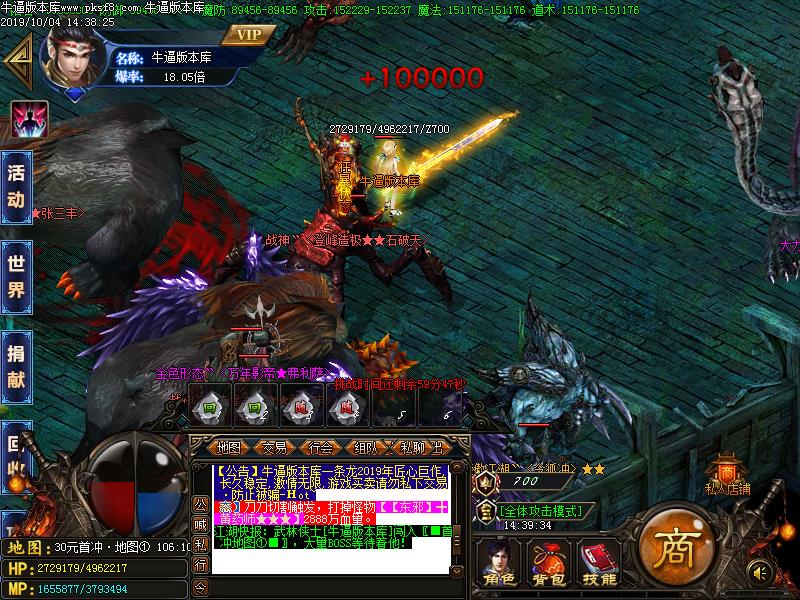Activate the pink silhouette buff icon

(x=30, y=119)
